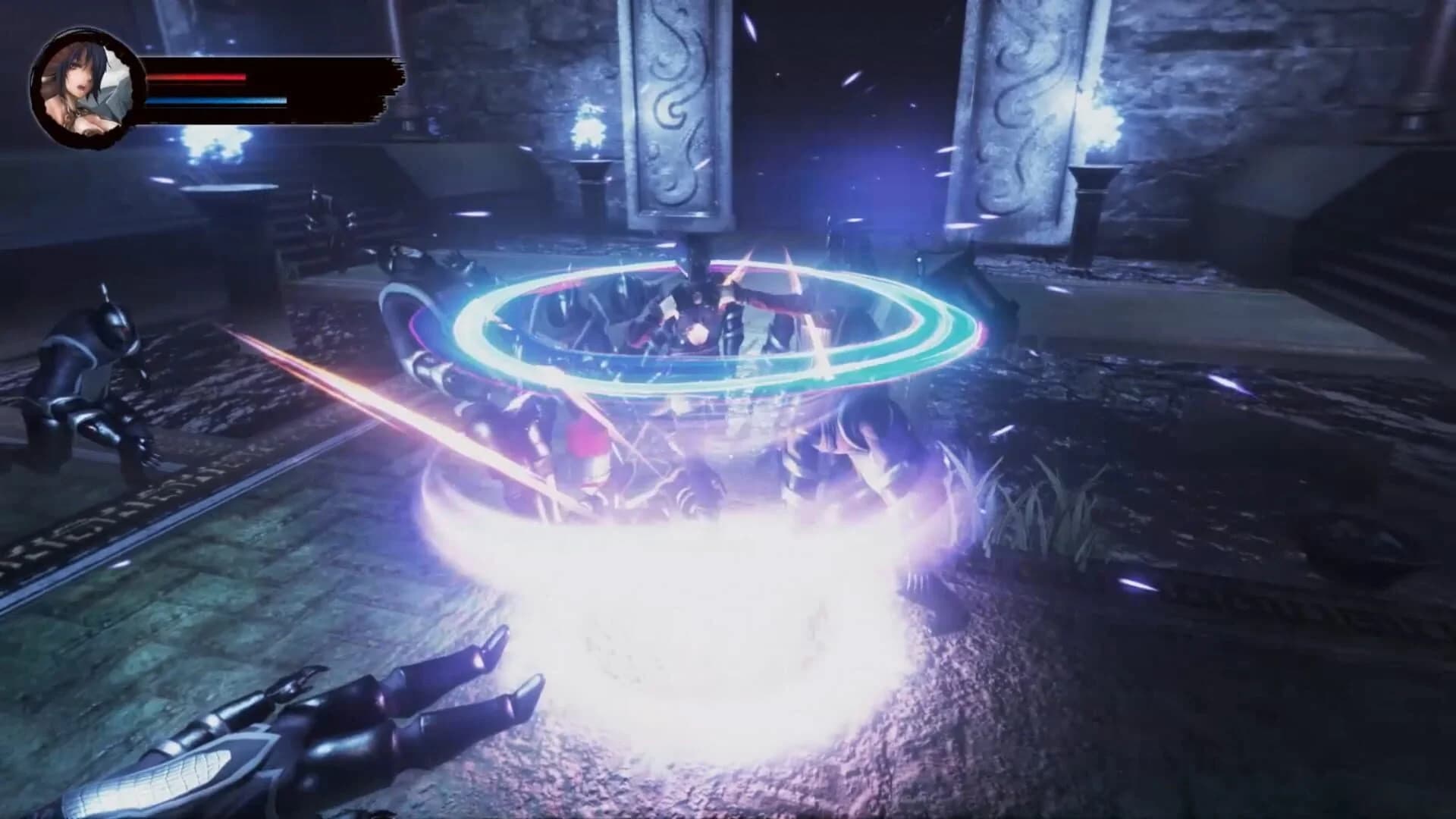Click the red health bar
Screen dimensions: 1456x819
197,76
